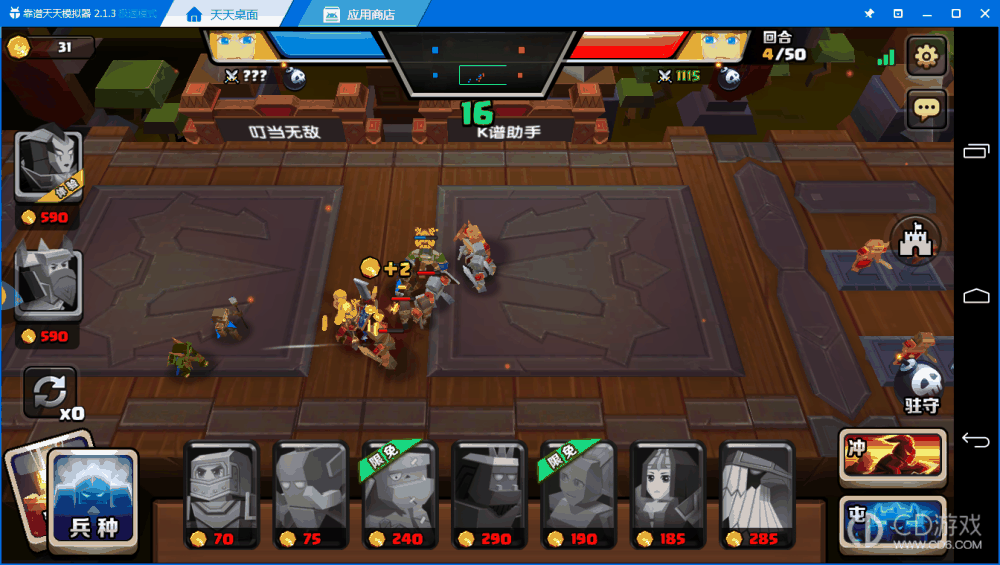This screenshot has width=1000, height=565.
Task: Click the Android back arrow button
Action: pyautogui.click(x=976, y=440)
